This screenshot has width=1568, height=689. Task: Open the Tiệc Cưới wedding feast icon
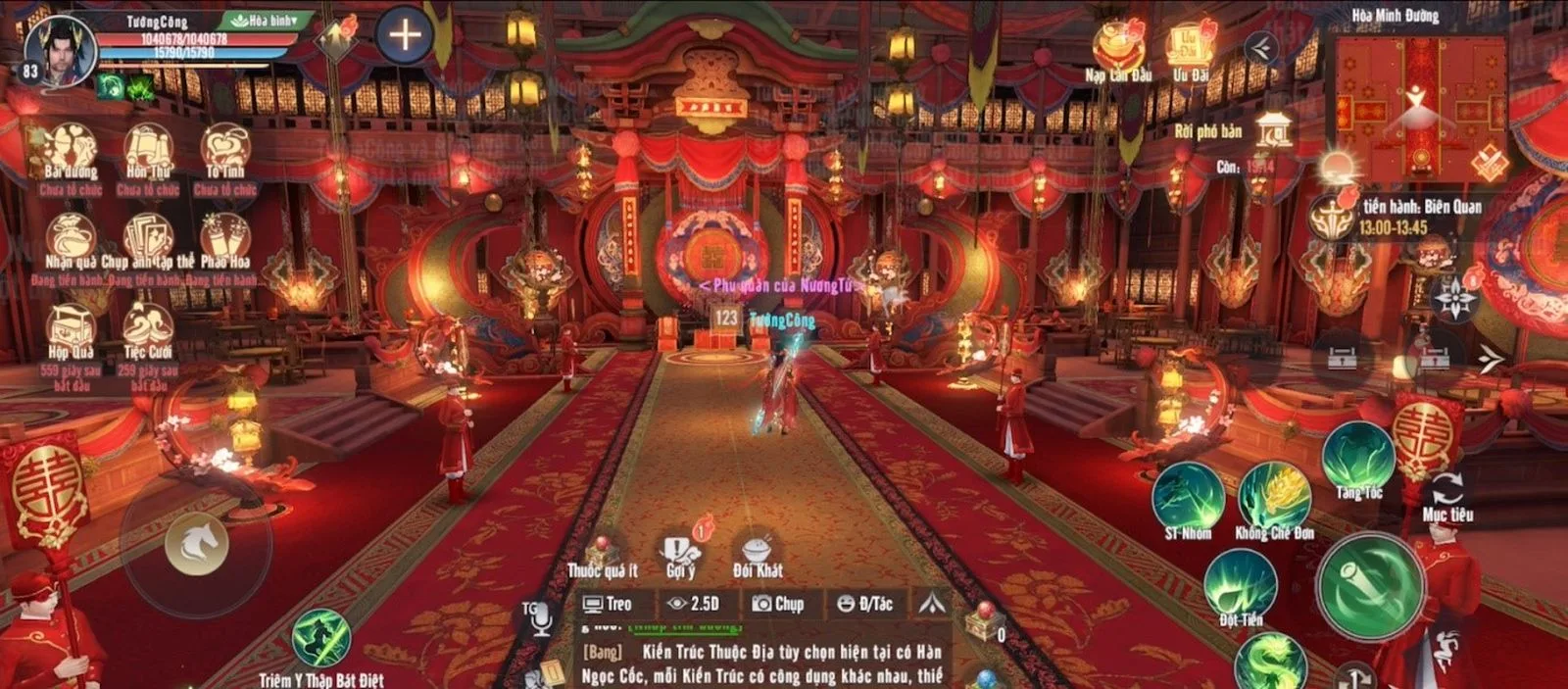point(148,328)
